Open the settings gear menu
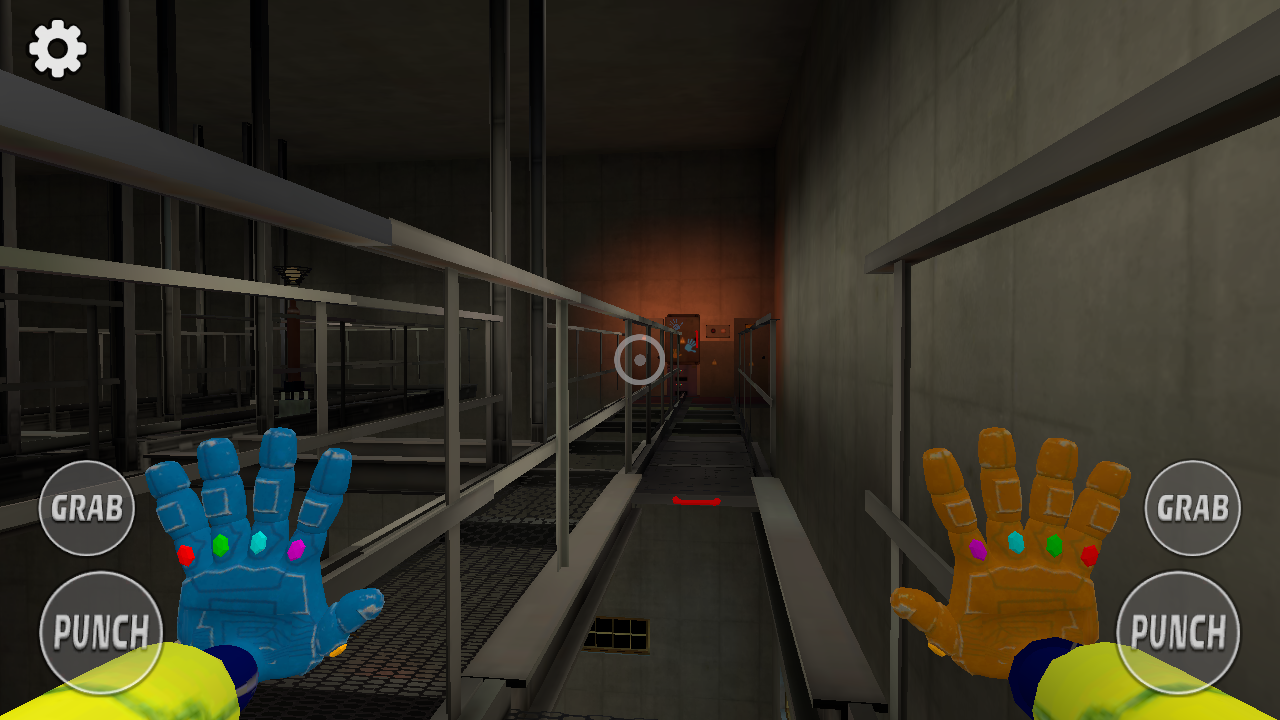The height and width of the screenshot is (720, 1280). coord(55,47)
